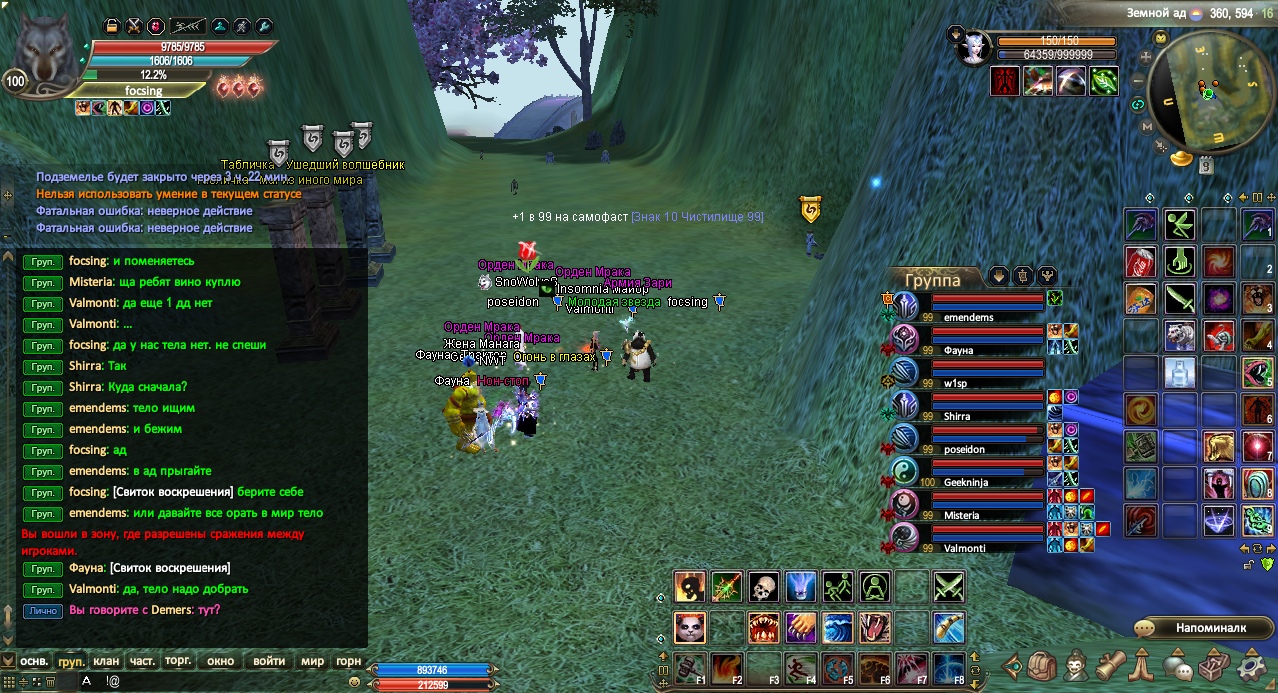Activate the panda transformation skill
The height and width of the screenshot is (693, 1278).
[x=690, y=628]
